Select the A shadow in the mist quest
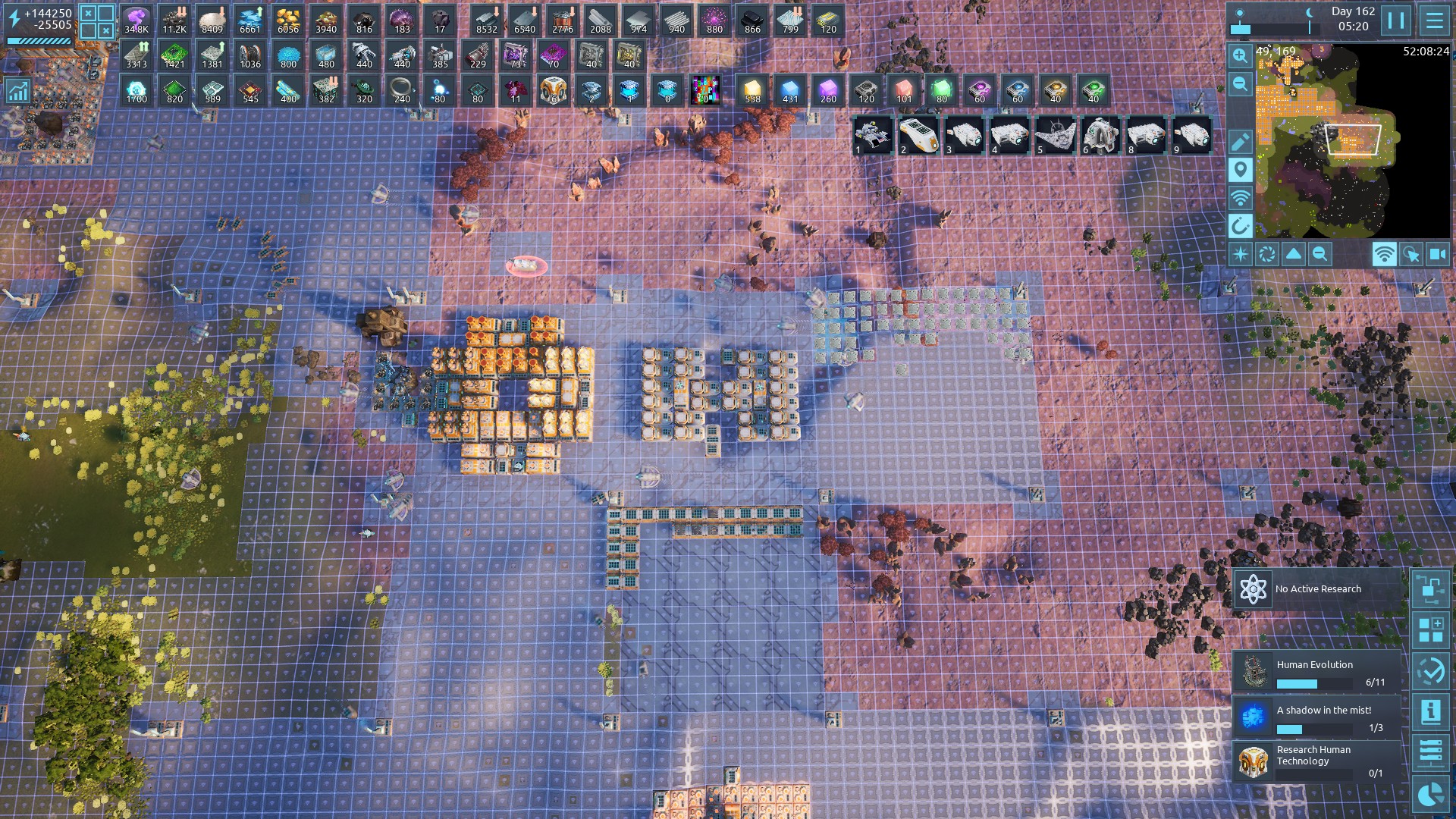The image size is (1456, 819). coord(1316,717)
